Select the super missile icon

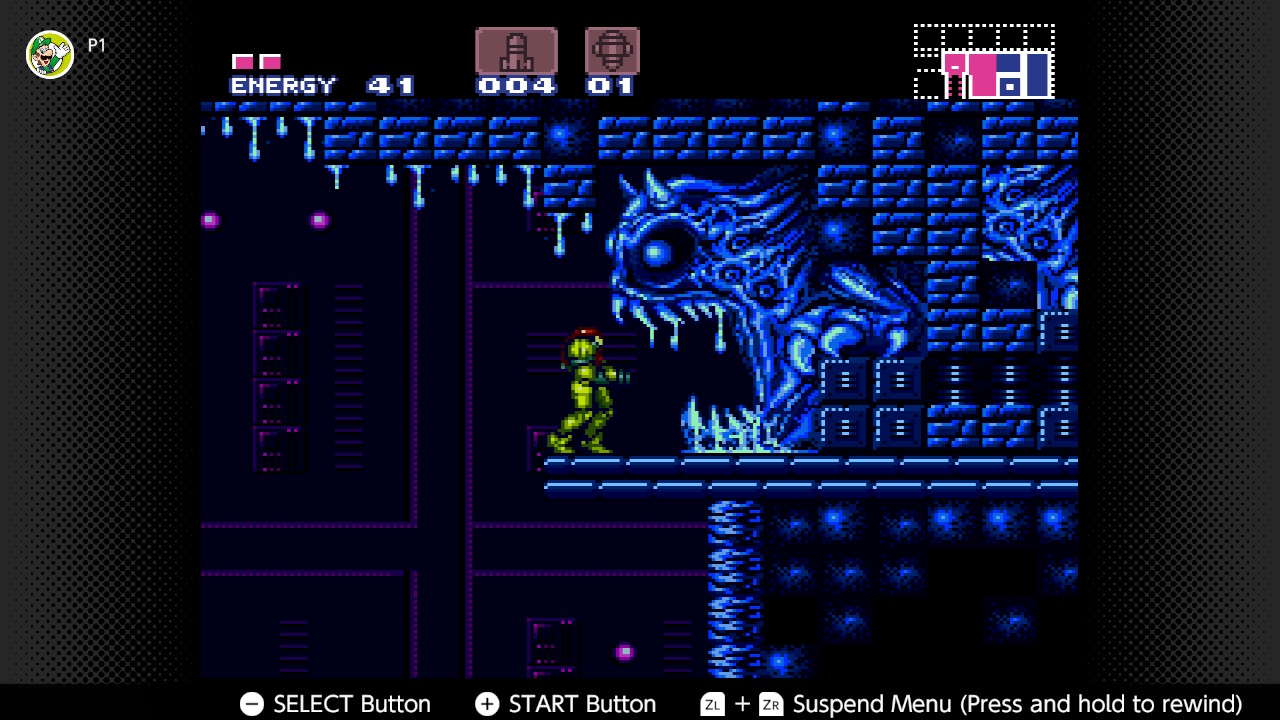pyautogui.click(x=612, y=51)
